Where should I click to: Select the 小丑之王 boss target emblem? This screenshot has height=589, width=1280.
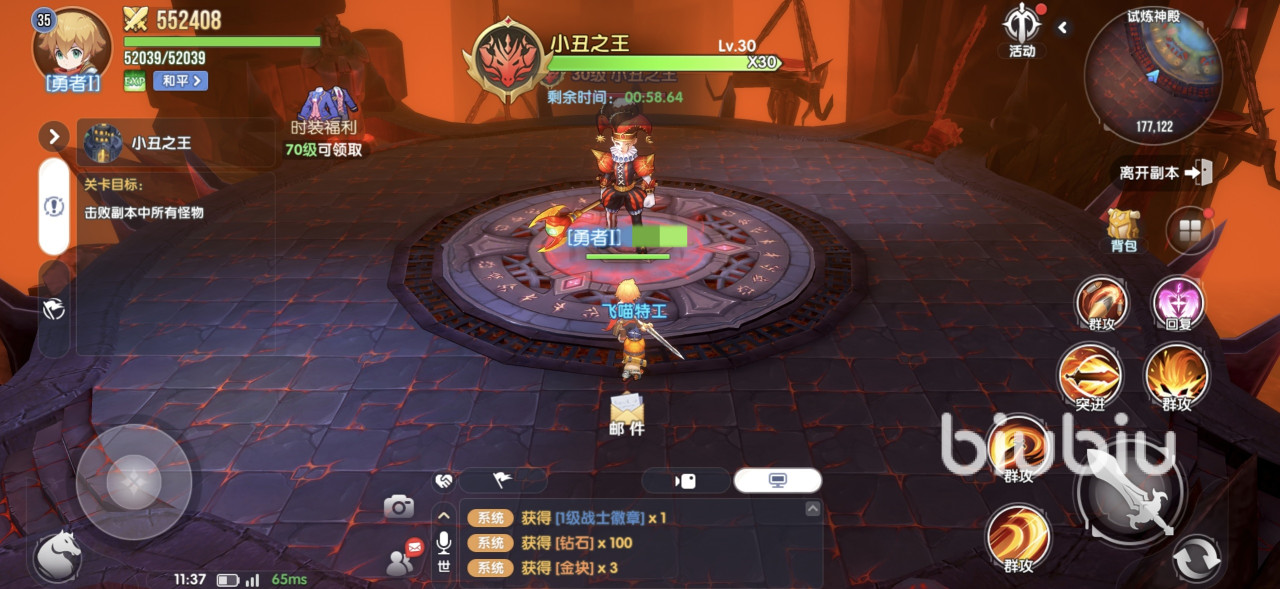tap(509, 59)
